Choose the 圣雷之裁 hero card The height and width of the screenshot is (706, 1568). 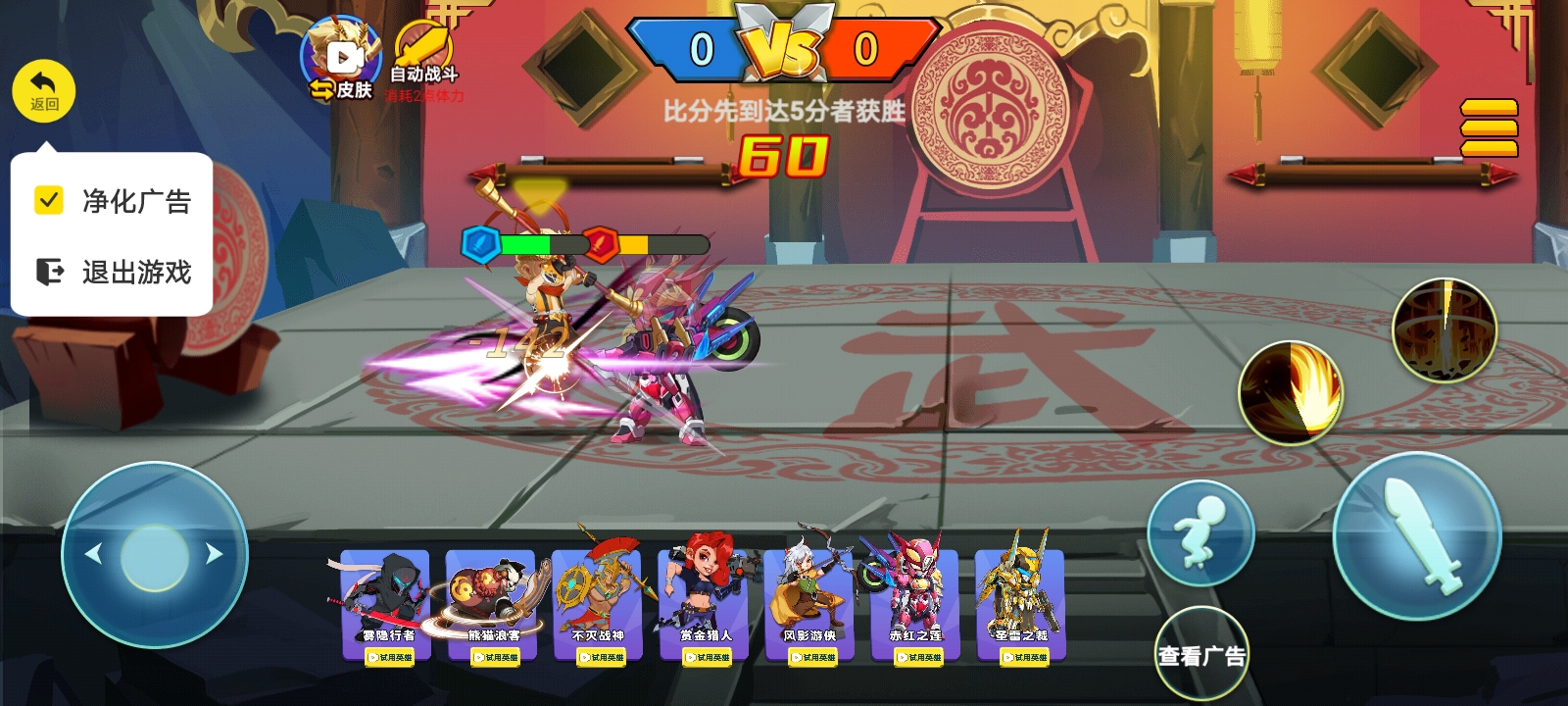(1021, 604)
